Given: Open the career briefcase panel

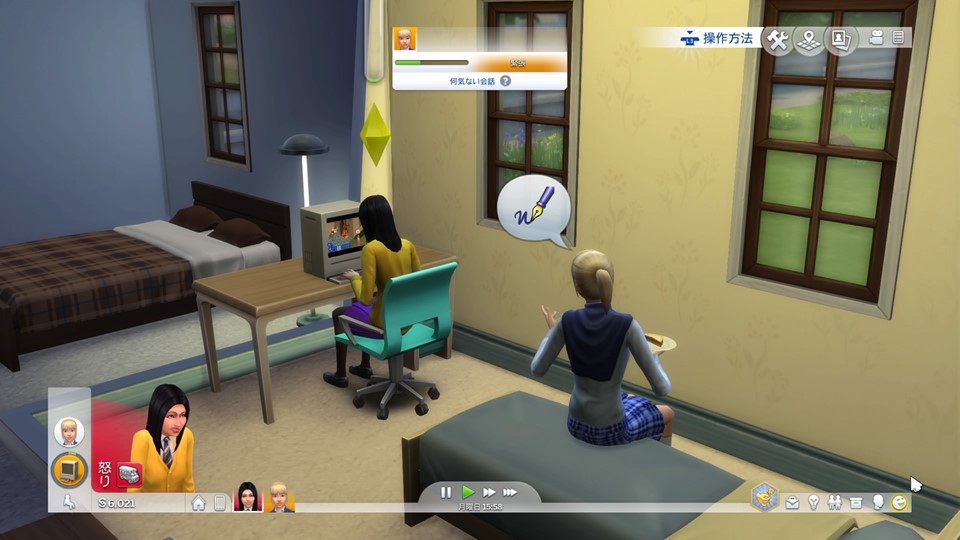Looking at the screenshot, I should [x=792, y=502].
